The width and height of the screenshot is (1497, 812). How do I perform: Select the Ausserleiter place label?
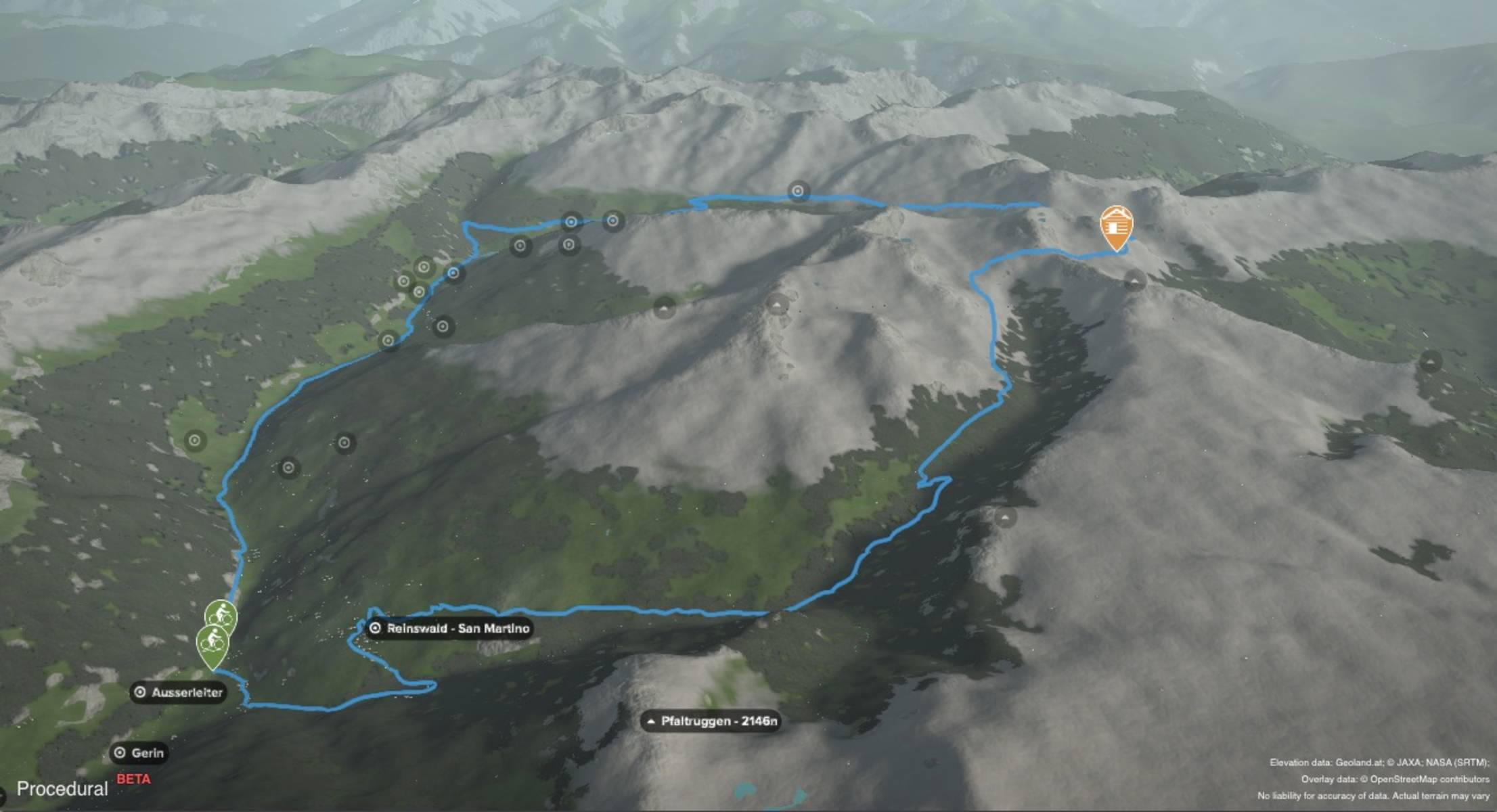pos(179,692)
